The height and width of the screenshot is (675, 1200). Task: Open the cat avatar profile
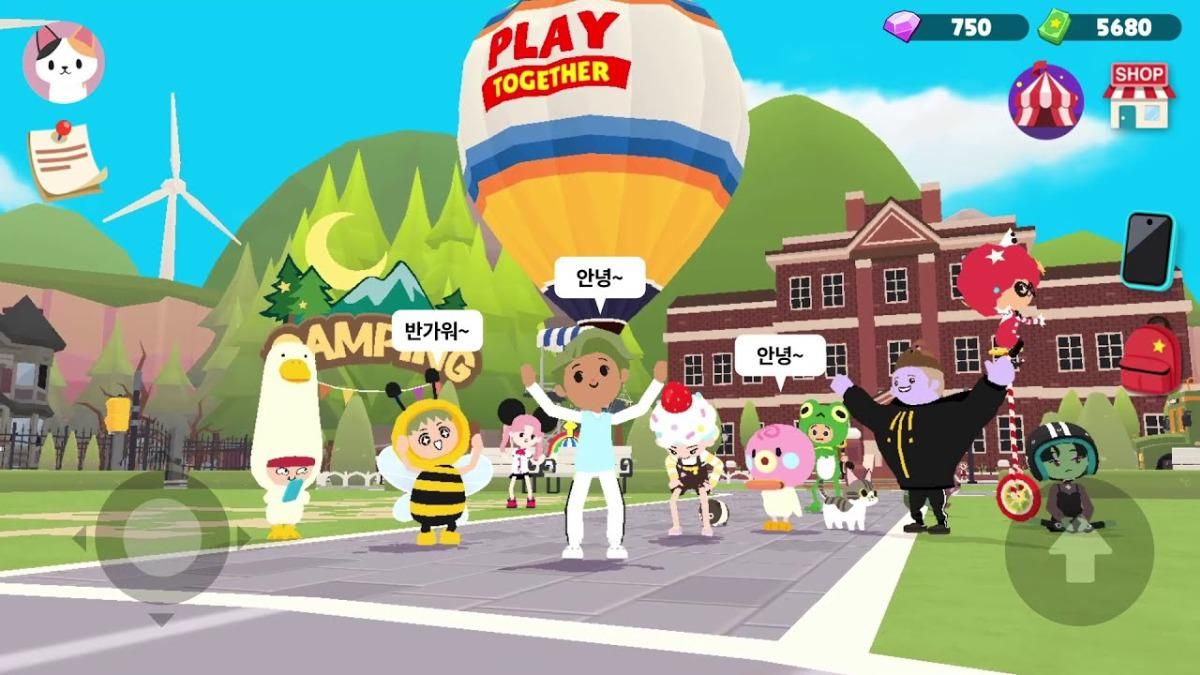click(x=63, y=62)
